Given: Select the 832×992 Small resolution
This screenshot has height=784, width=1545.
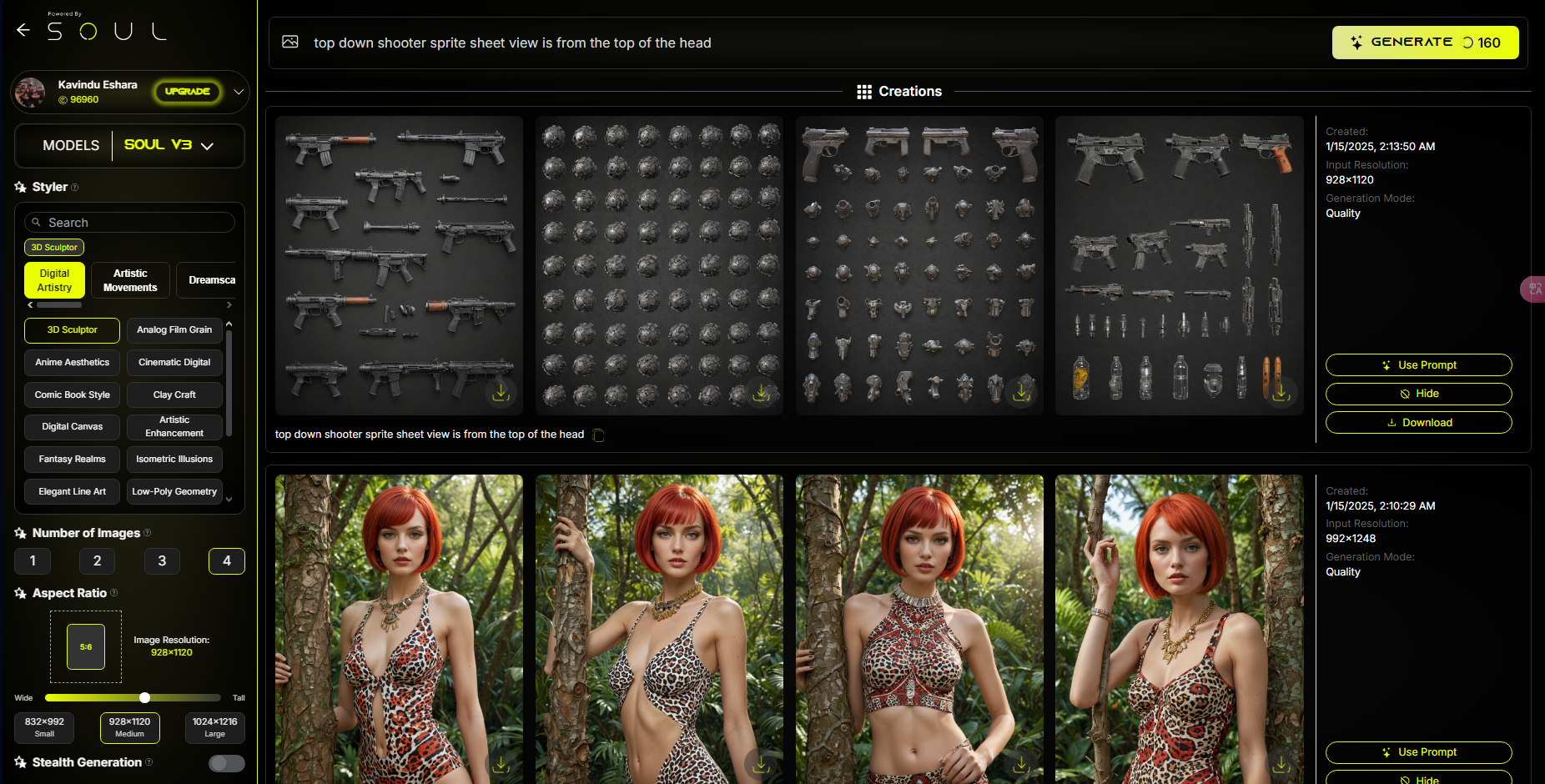Looking at the screenshot, I should click(x=44, y=727).
